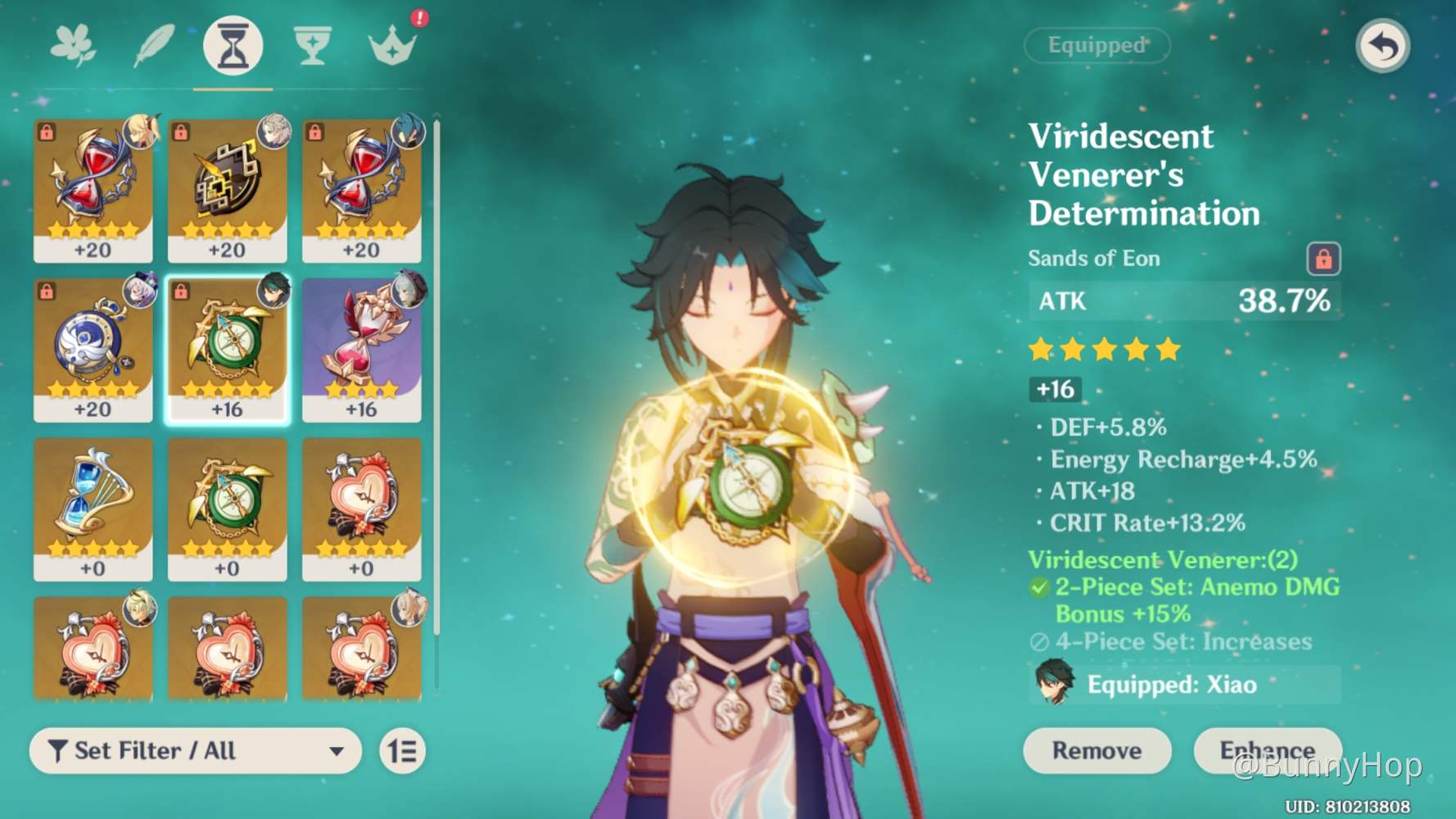Switch to the Goblet of Eonothem tab
Viewport: 1456px width, 819px height.
pos(312,48)
